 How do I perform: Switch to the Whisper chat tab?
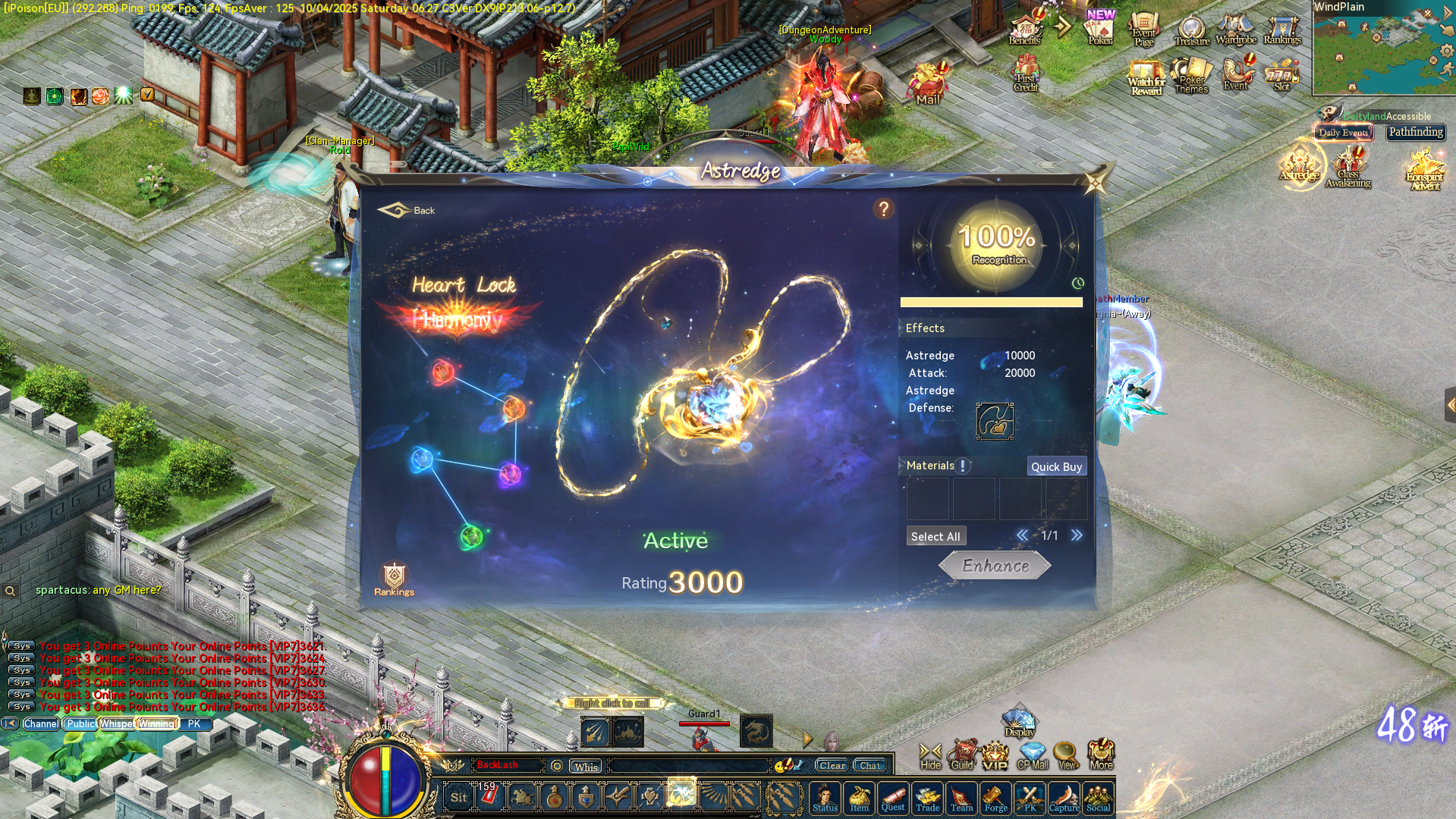pyautogui.click(x=118, y=723)
